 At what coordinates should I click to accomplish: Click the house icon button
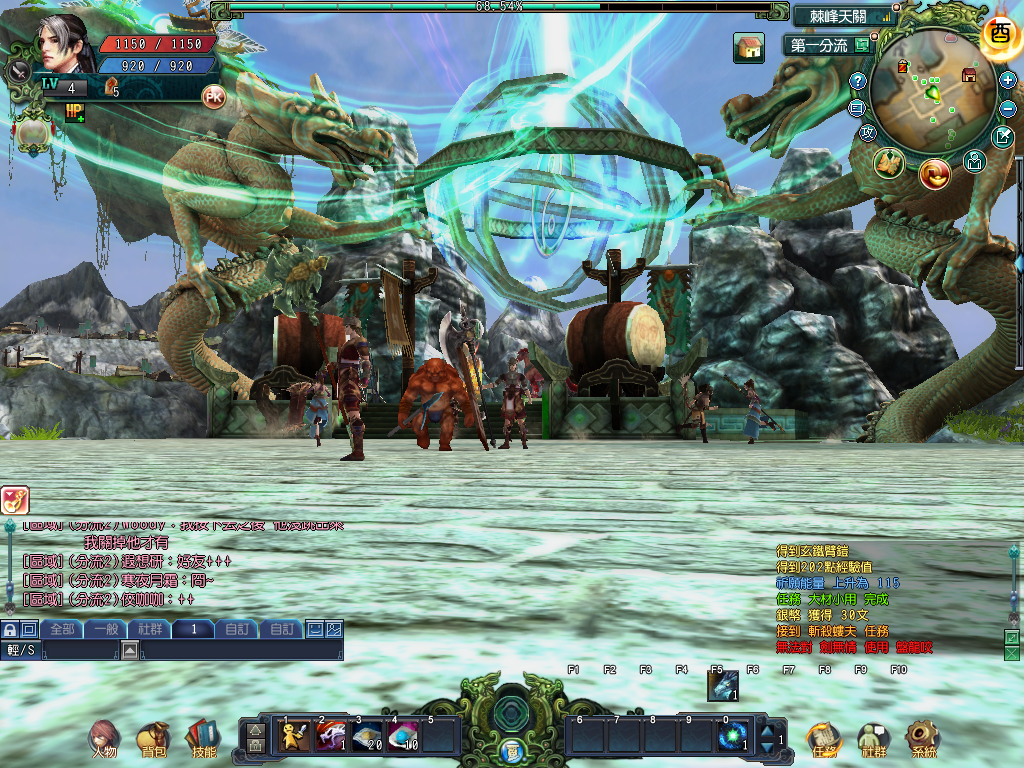coord(748,47)
